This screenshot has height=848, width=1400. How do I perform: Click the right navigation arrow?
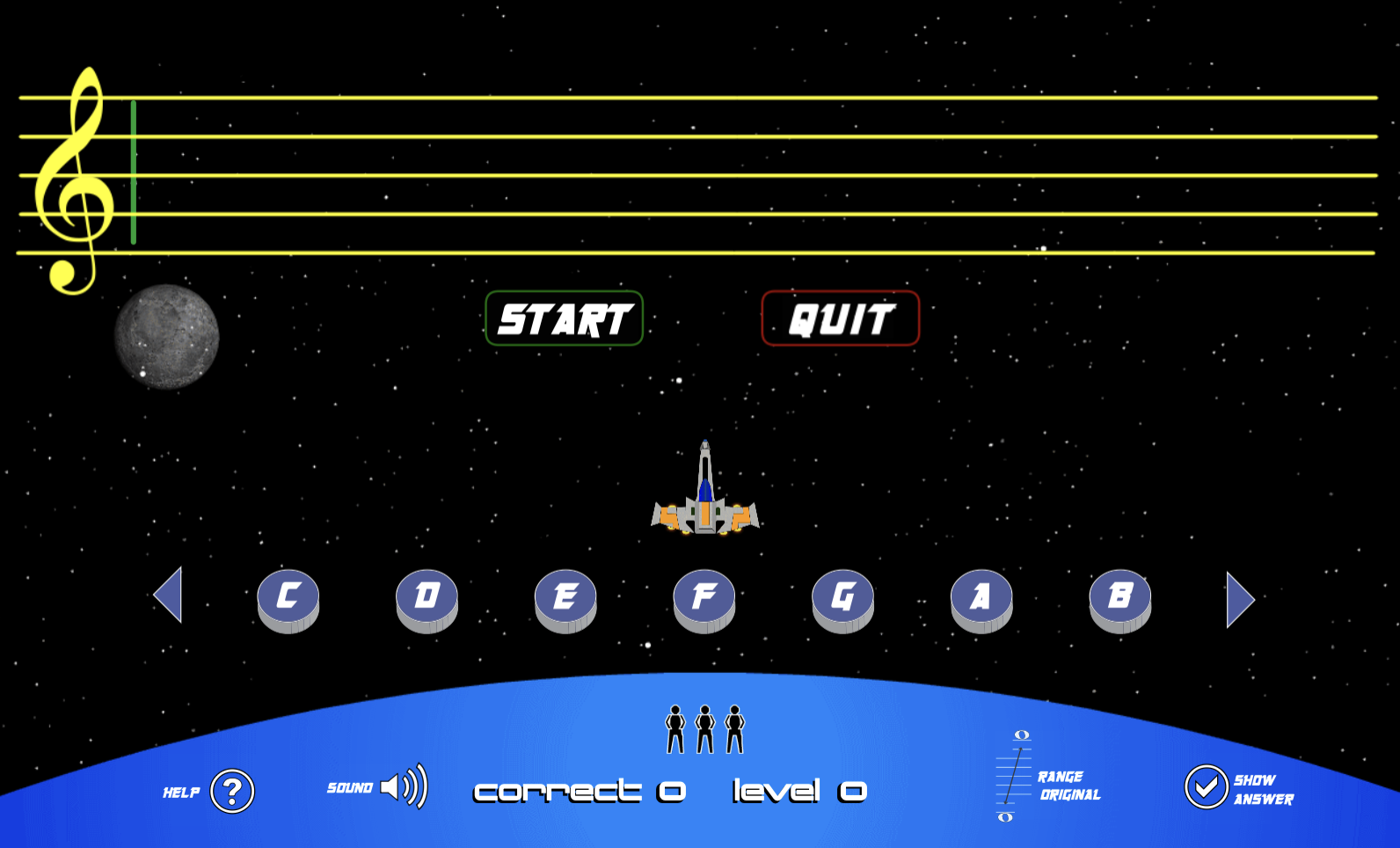pyautogui.click(x=1240, y=599)
